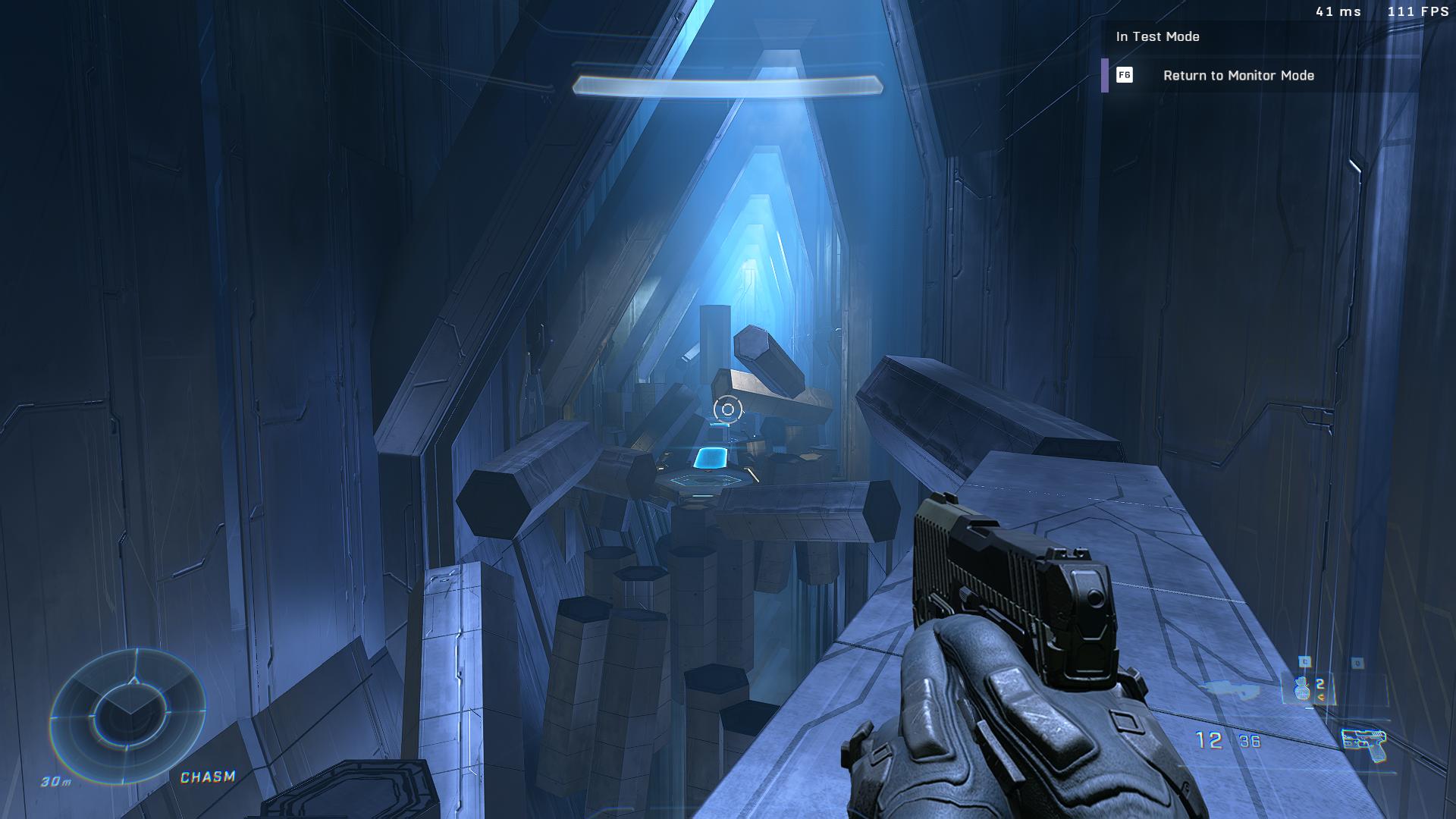Choose the frag grenade slot
The height and width of the screenshot is (819, 1456).
[x=1304, y=688]
